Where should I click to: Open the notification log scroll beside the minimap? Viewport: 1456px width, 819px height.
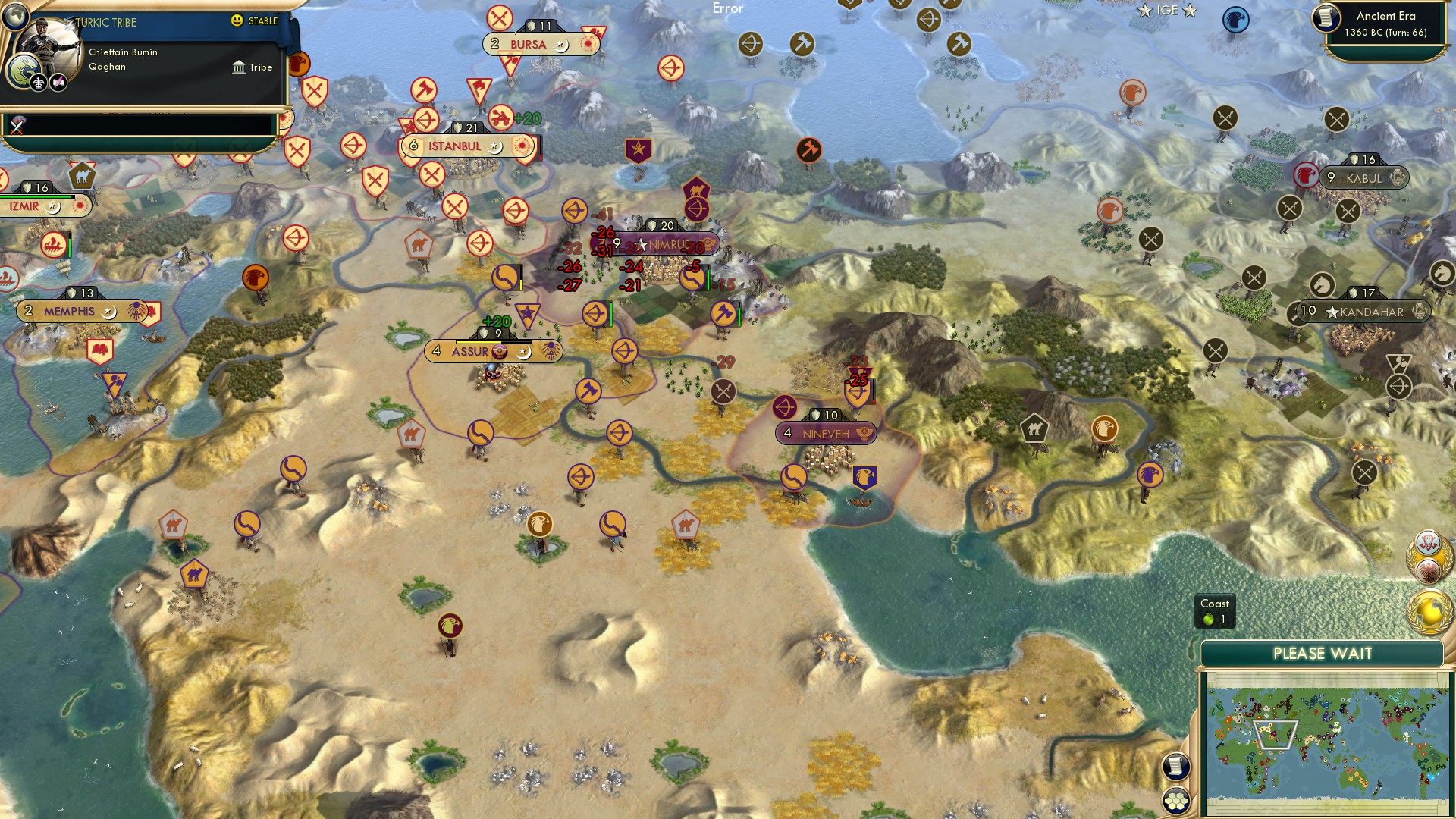(1175, 767)
